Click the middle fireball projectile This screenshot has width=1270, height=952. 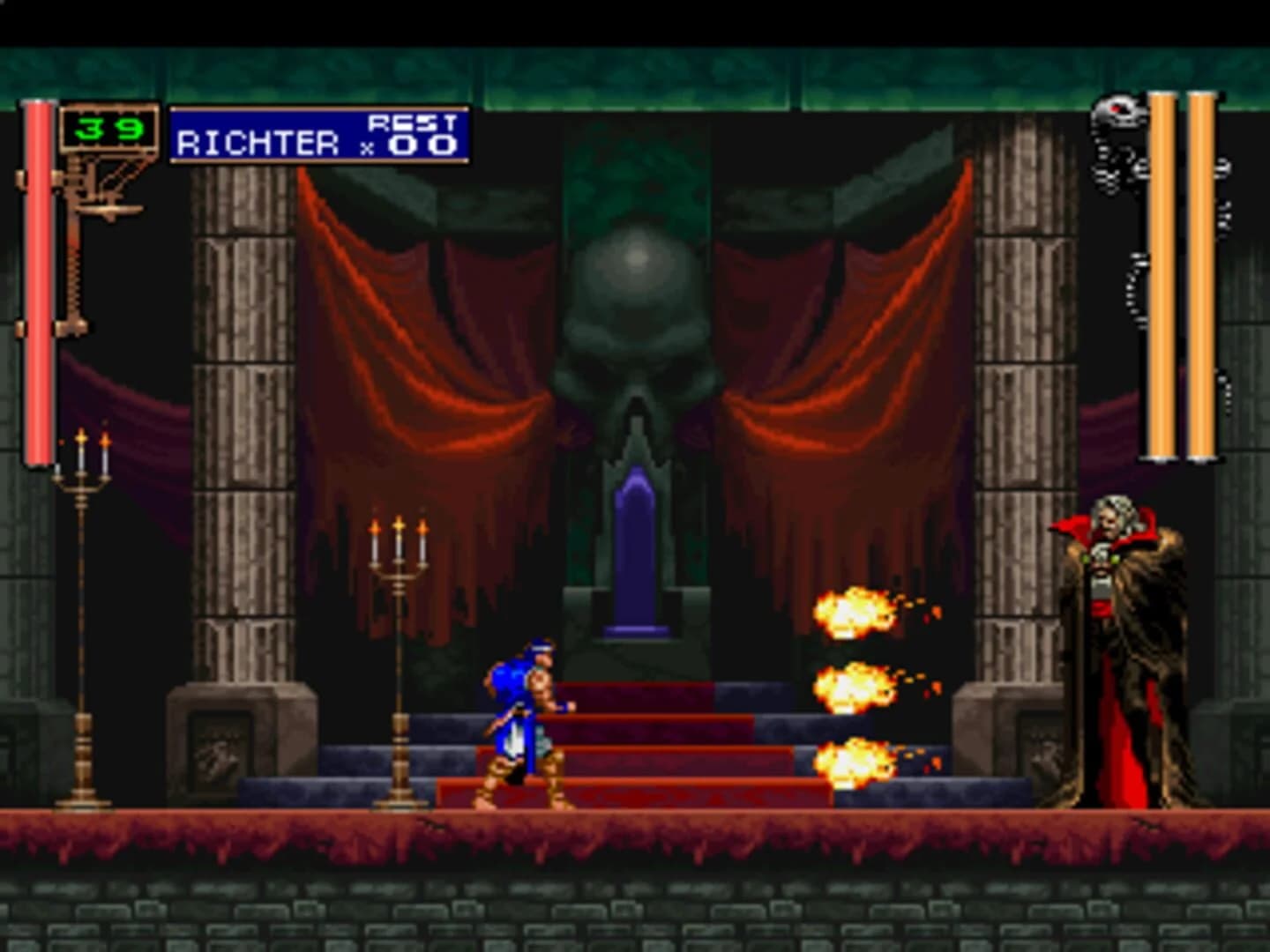[851, 688]
